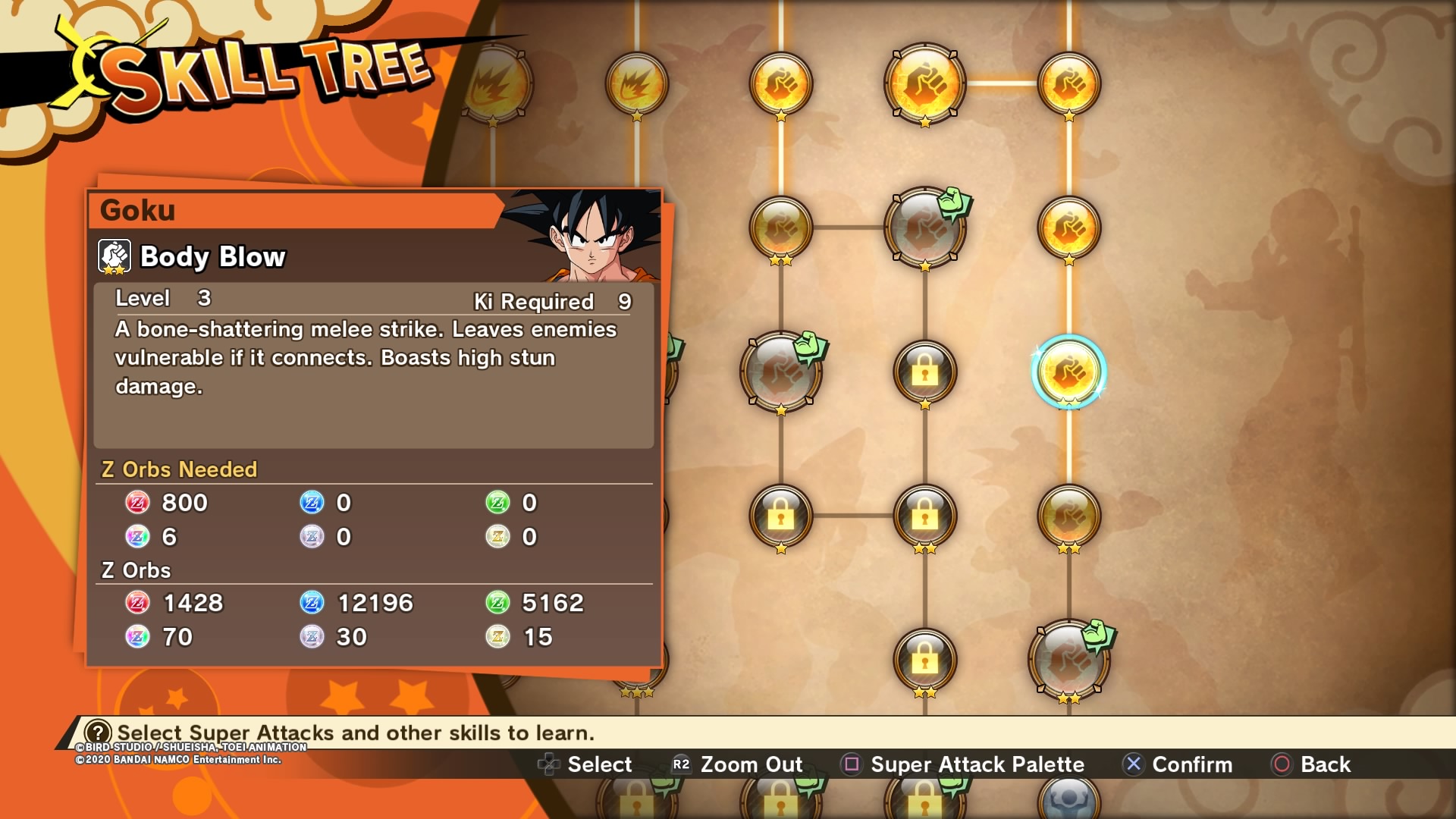Choose the fully visible energy blast skill node
Image resolution: width=1456 pixels, height=819 pixels.
pyautogui.click(x=636, y=83)
